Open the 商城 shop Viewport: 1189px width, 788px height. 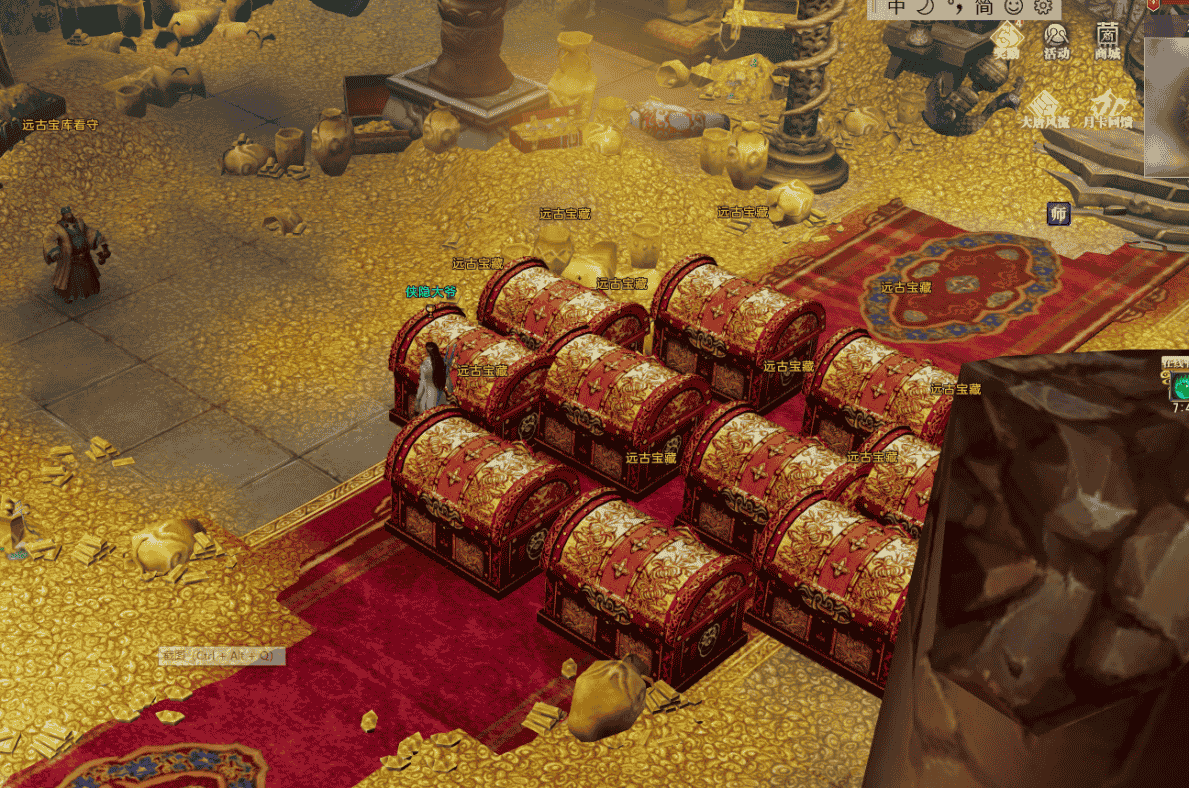pos(1107,40)
